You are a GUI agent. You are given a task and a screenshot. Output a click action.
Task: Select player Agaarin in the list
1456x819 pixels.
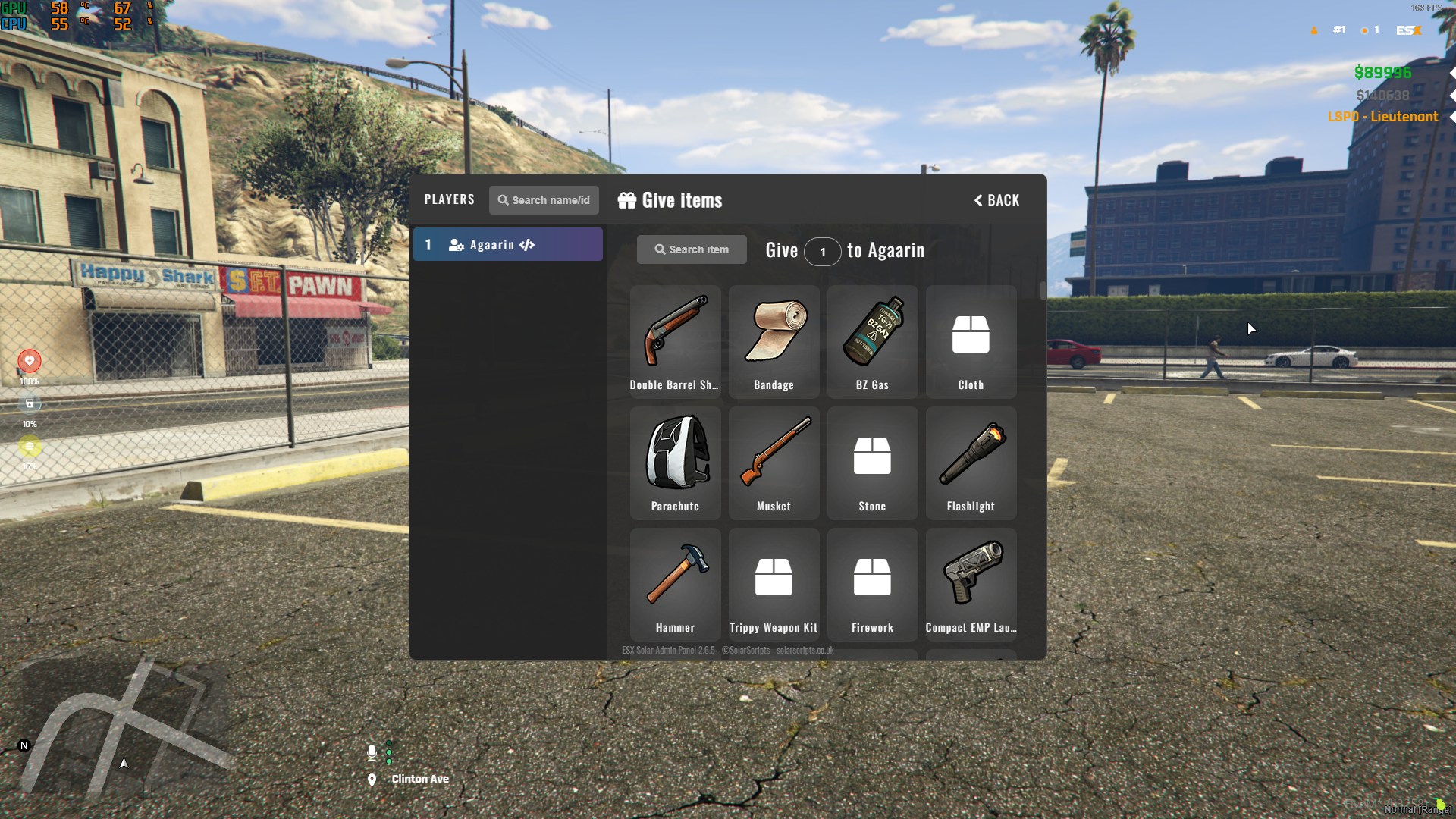click(507, 245)
